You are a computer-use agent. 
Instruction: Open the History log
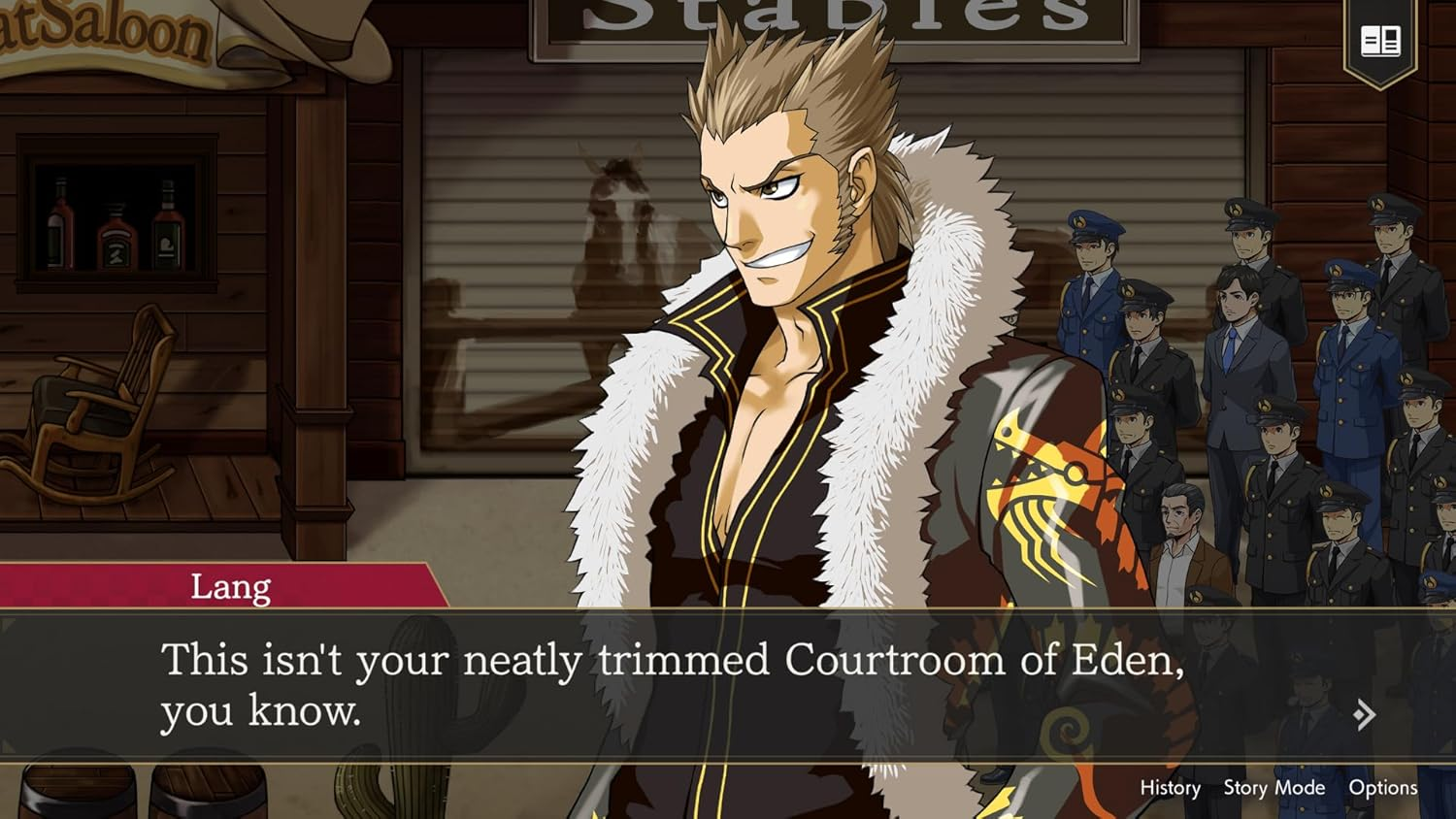[x=1170, y=788]
